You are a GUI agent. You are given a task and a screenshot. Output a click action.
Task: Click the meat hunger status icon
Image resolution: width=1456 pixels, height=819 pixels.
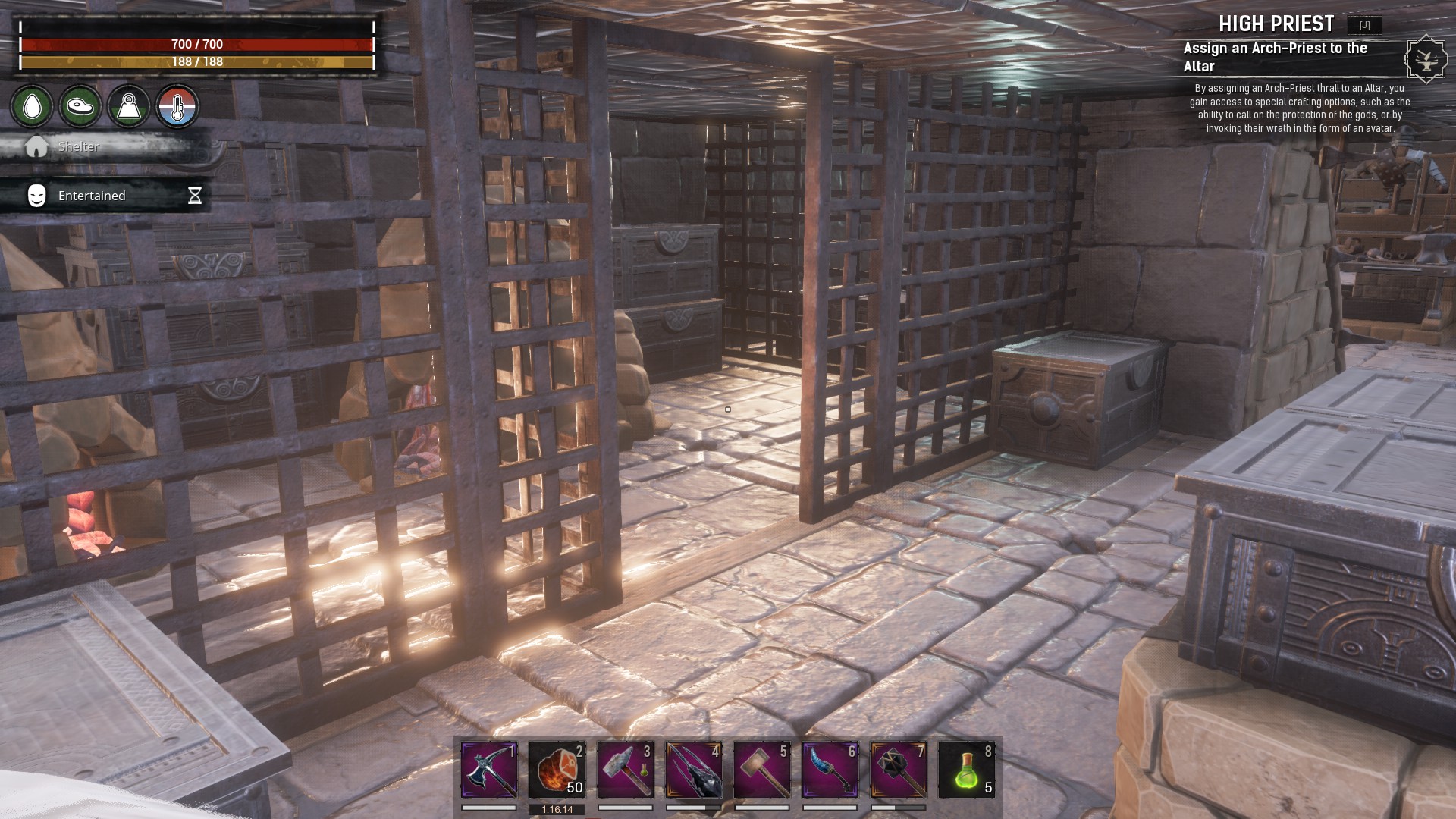click(x=80, y=106)
